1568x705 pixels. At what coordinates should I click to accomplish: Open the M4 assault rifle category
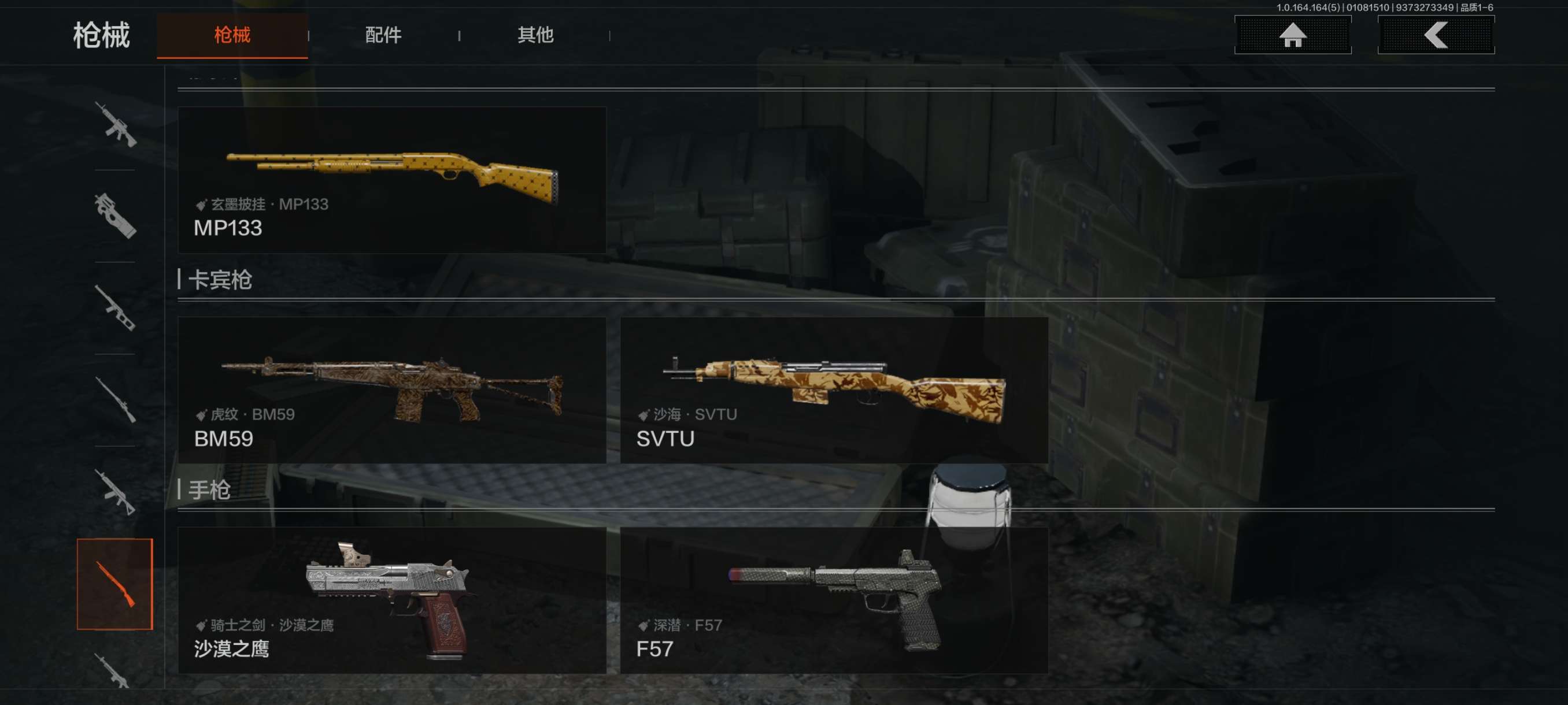pyautogui.click(x=115, y=125)
